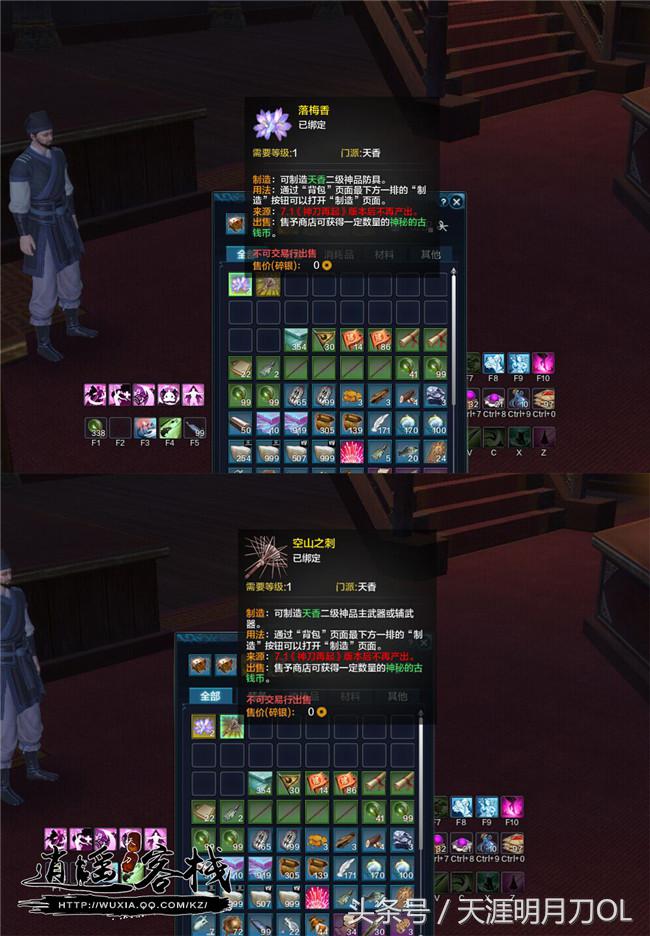Use the F1 green orb slot showing 338

95,426
